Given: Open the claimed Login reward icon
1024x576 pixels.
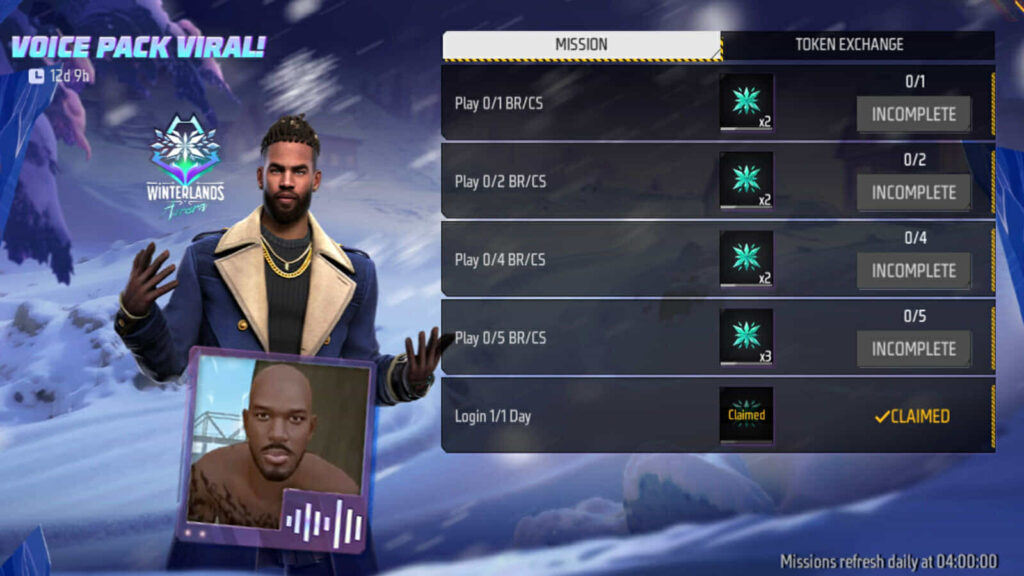Looking at the screenshot, I should (x=746, y=415).
